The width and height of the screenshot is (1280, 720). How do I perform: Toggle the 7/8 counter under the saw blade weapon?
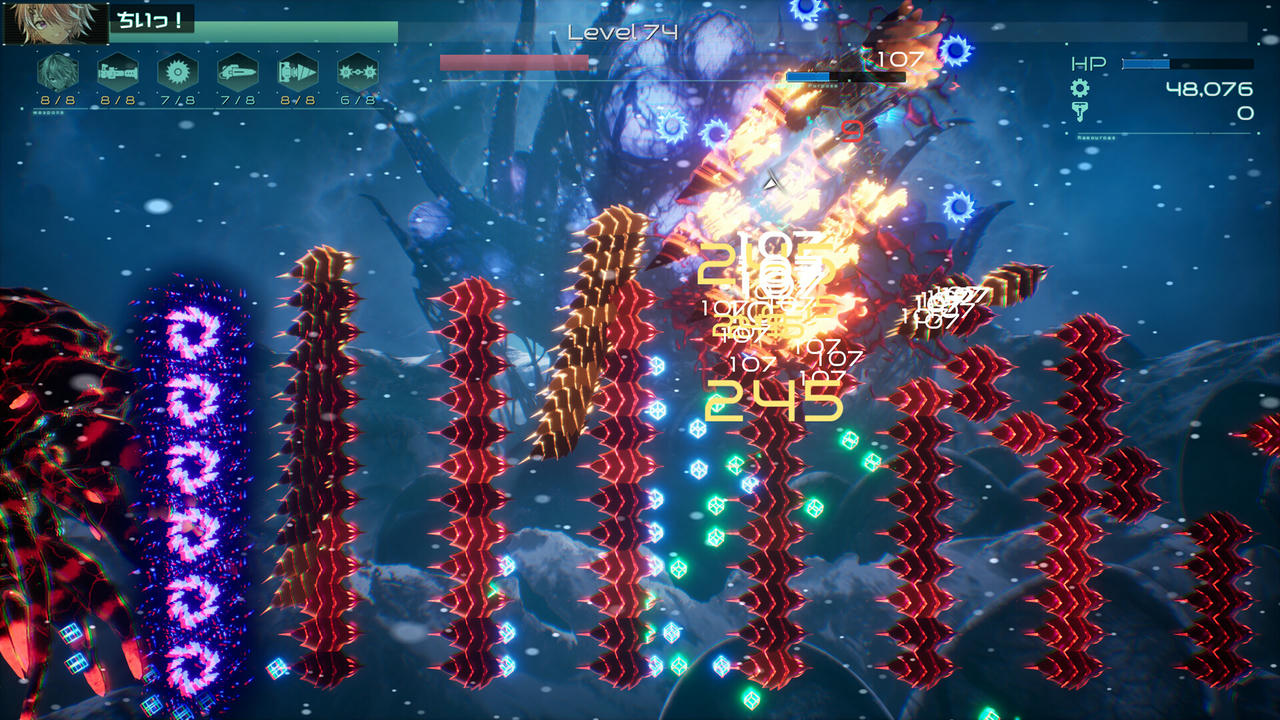pyautogui.click(x=178, y=99)
